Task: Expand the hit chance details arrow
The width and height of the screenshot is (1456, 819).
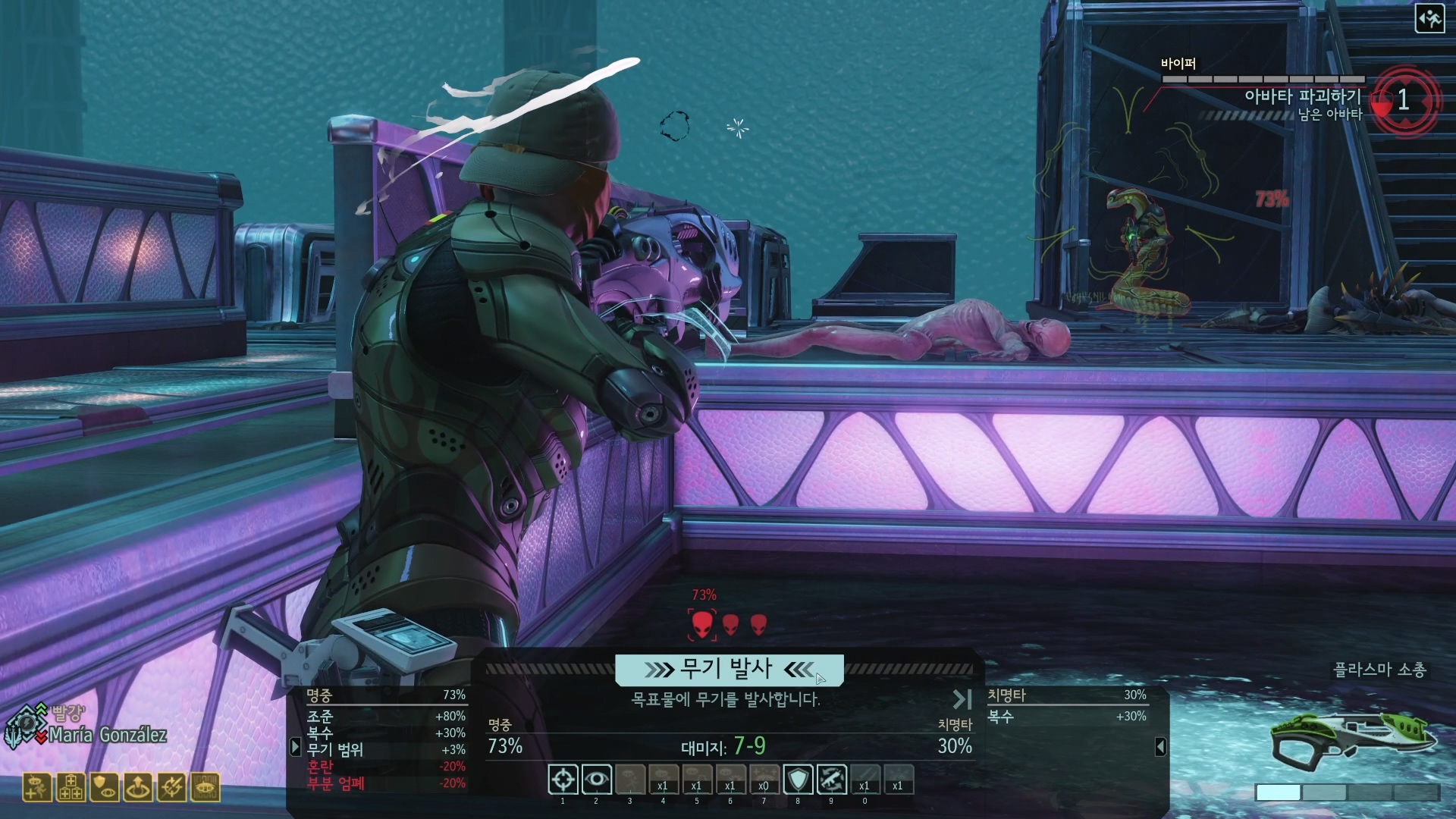Action: pos(296,747)
